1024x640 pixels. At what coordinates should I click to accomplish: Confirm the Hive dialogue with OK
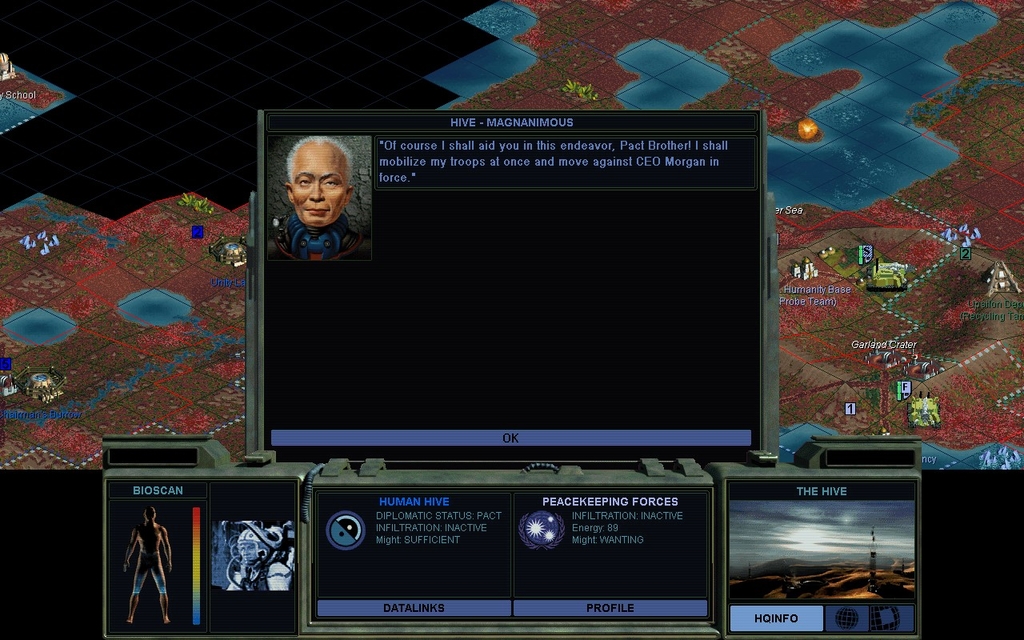[x=510, y=438]
